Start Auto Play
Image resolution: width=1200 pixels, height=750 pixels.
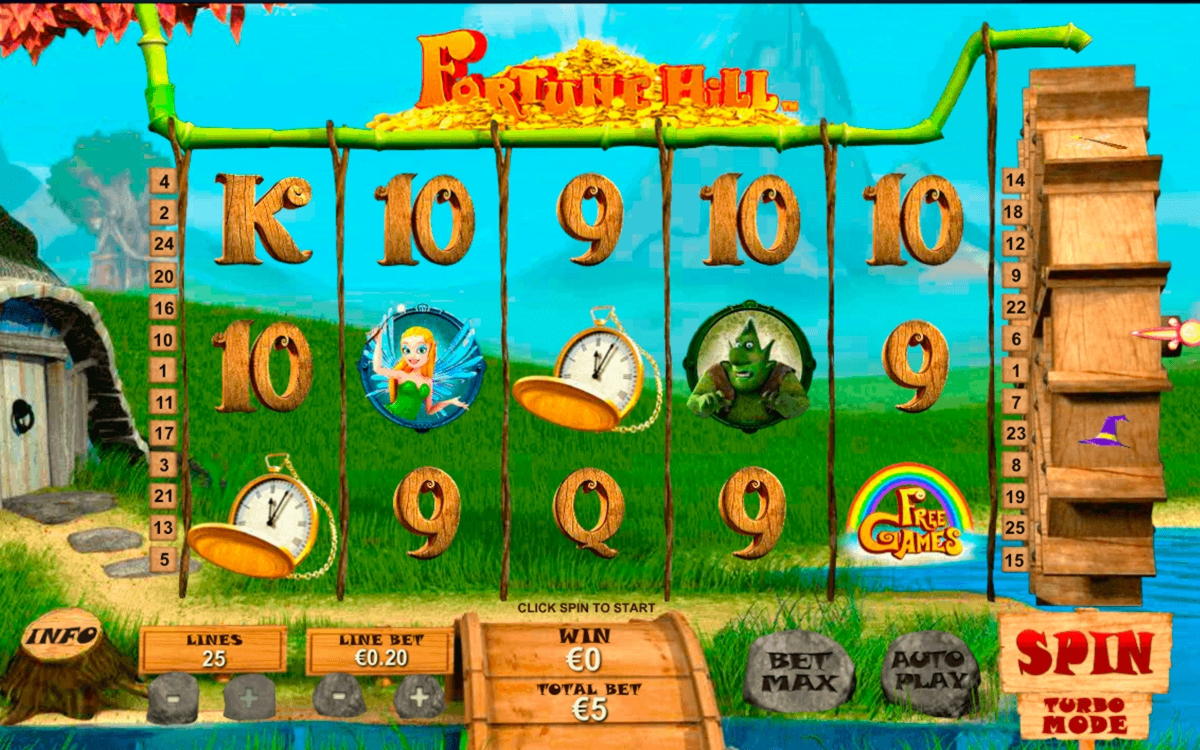coord(930,673)
